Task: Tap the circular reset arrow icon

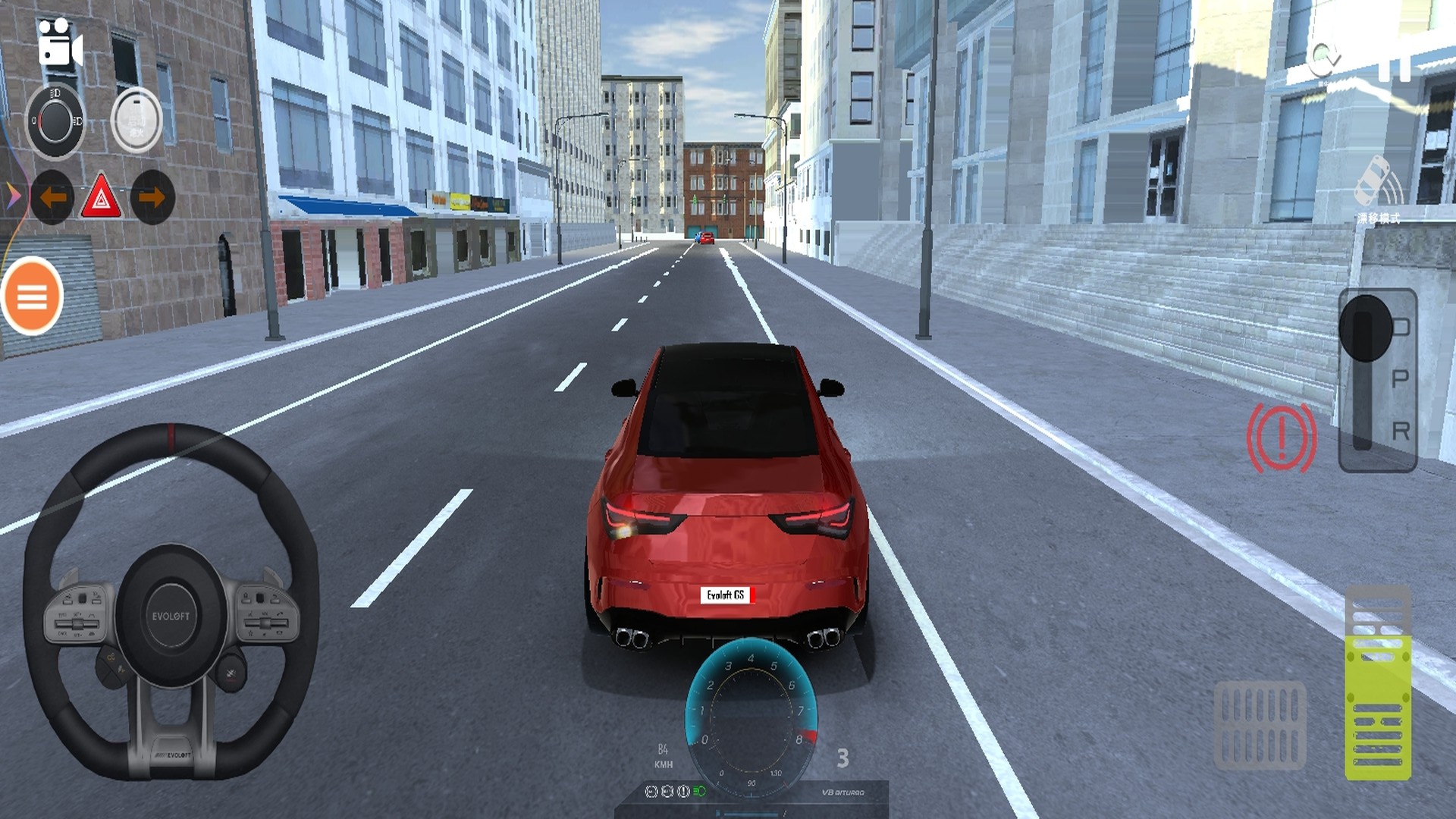Action: (1324, 57)
